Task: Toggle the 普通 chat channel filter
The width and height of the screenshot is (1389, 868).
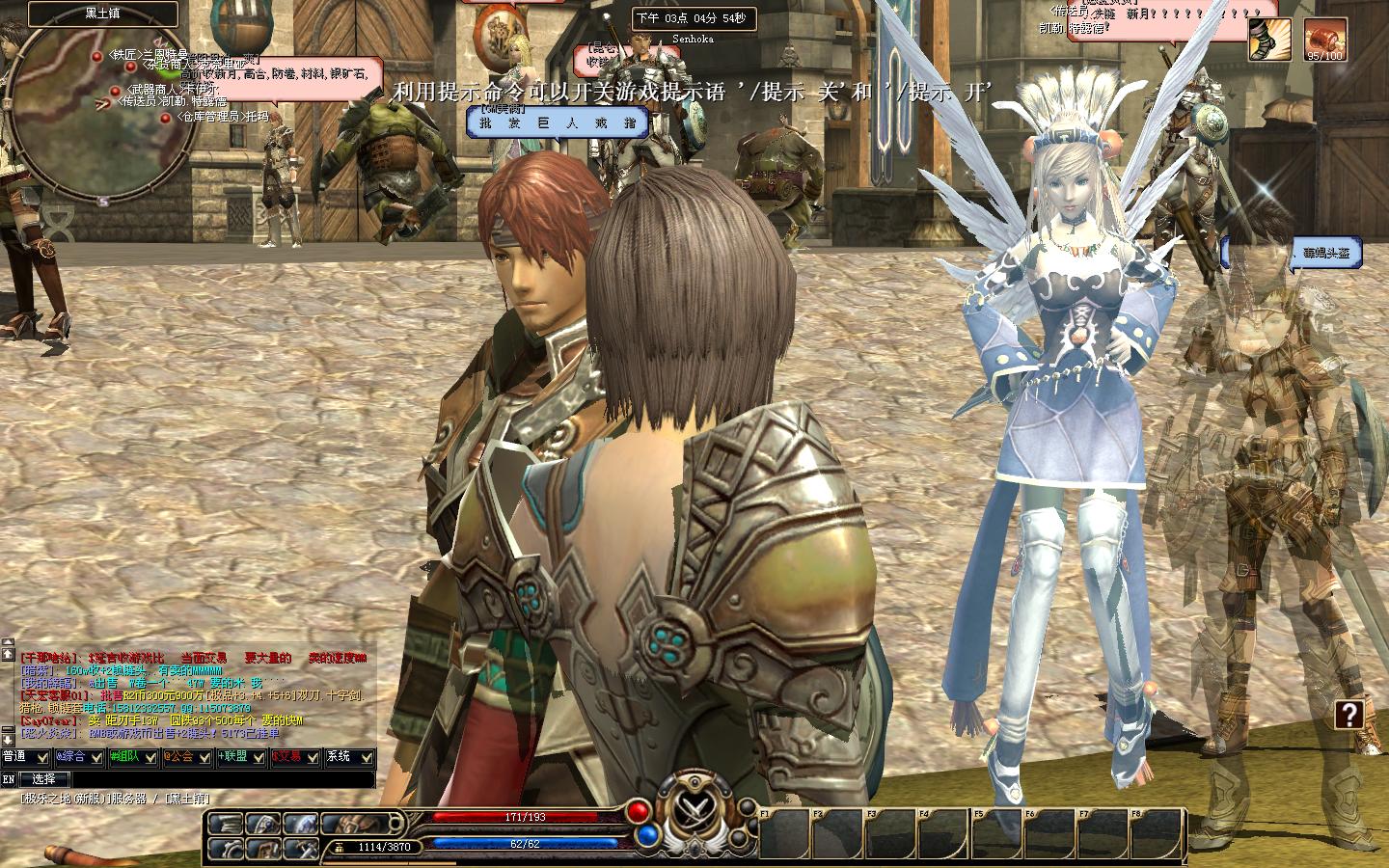Action: (25, 757)
